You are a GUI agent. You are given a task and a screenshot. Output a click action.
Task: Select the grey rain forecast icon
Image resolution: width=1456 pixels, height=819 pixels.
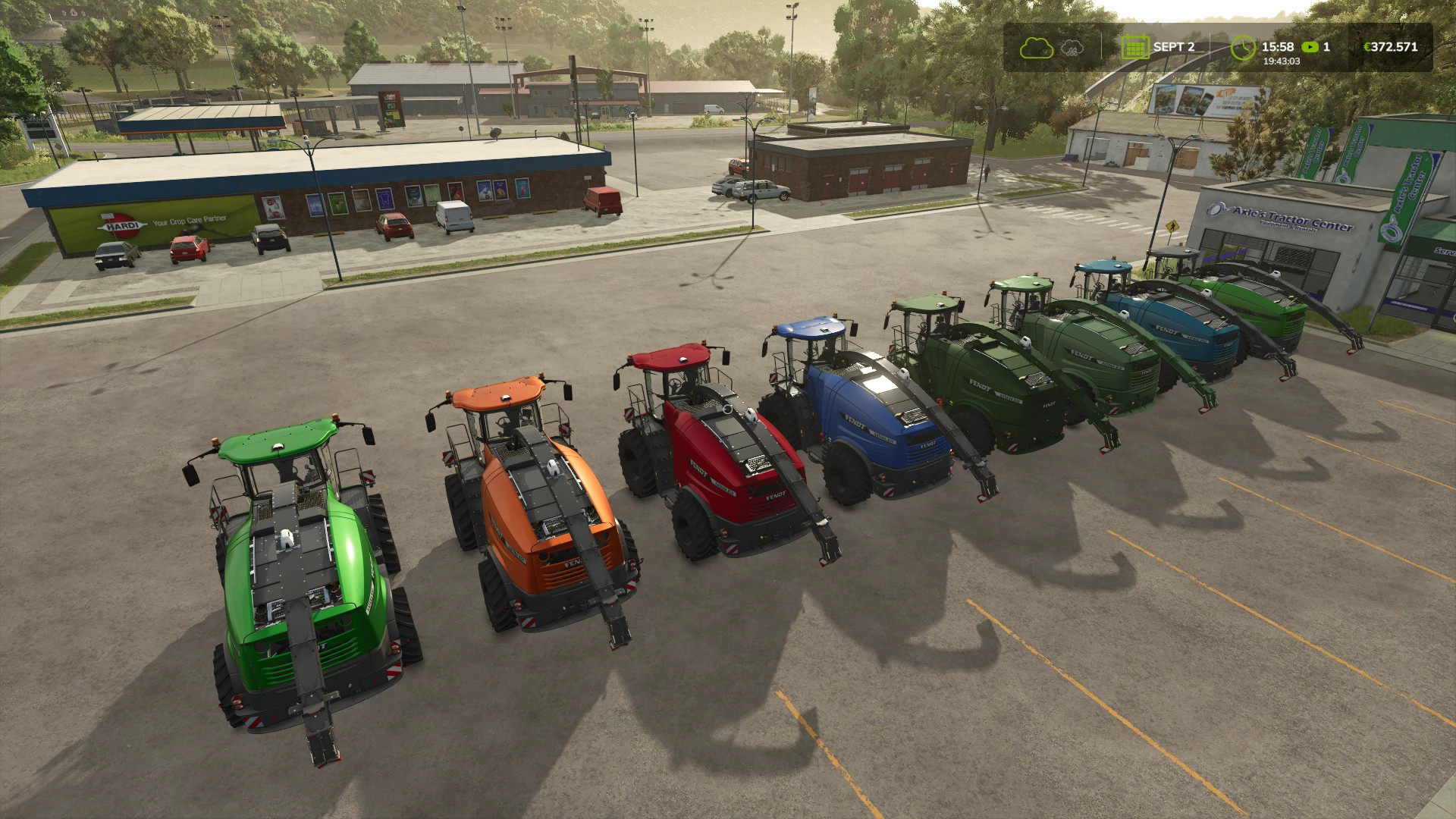click(1072, 47)
